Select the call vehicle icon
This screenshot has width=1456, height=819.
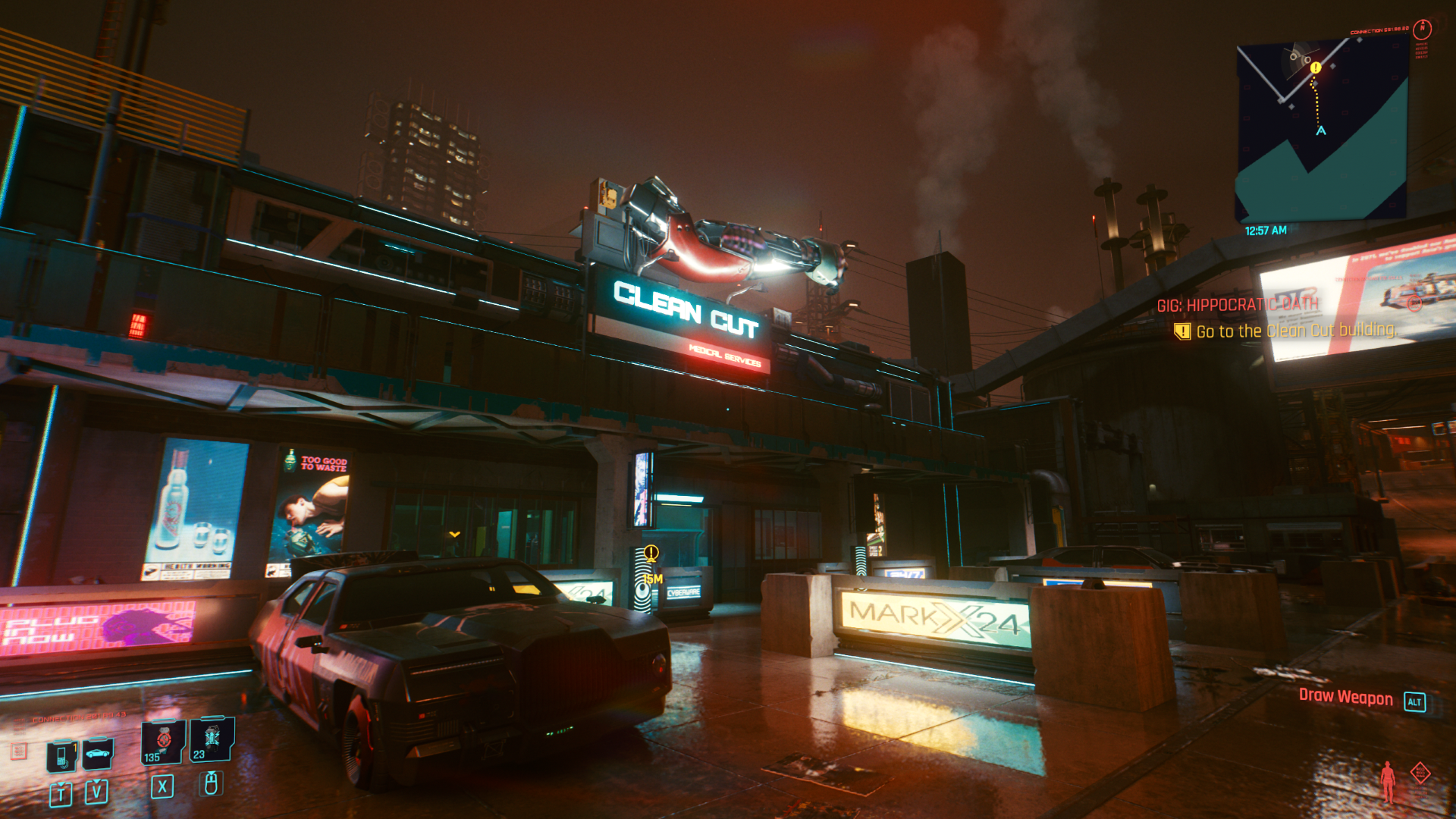click(97, 753)
